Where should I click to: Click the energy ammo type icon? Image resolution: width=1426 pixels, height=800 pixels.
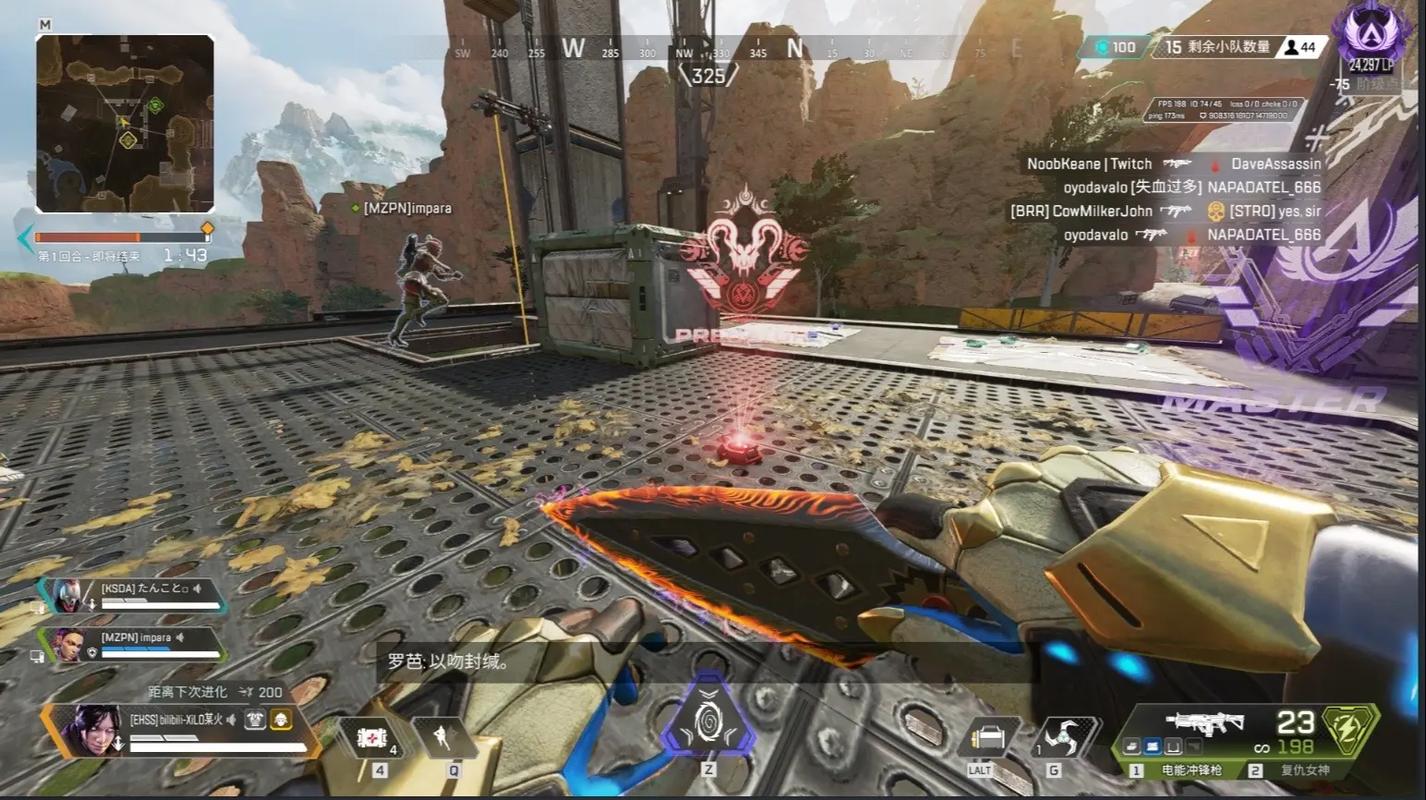click(x=1350, y=722)
